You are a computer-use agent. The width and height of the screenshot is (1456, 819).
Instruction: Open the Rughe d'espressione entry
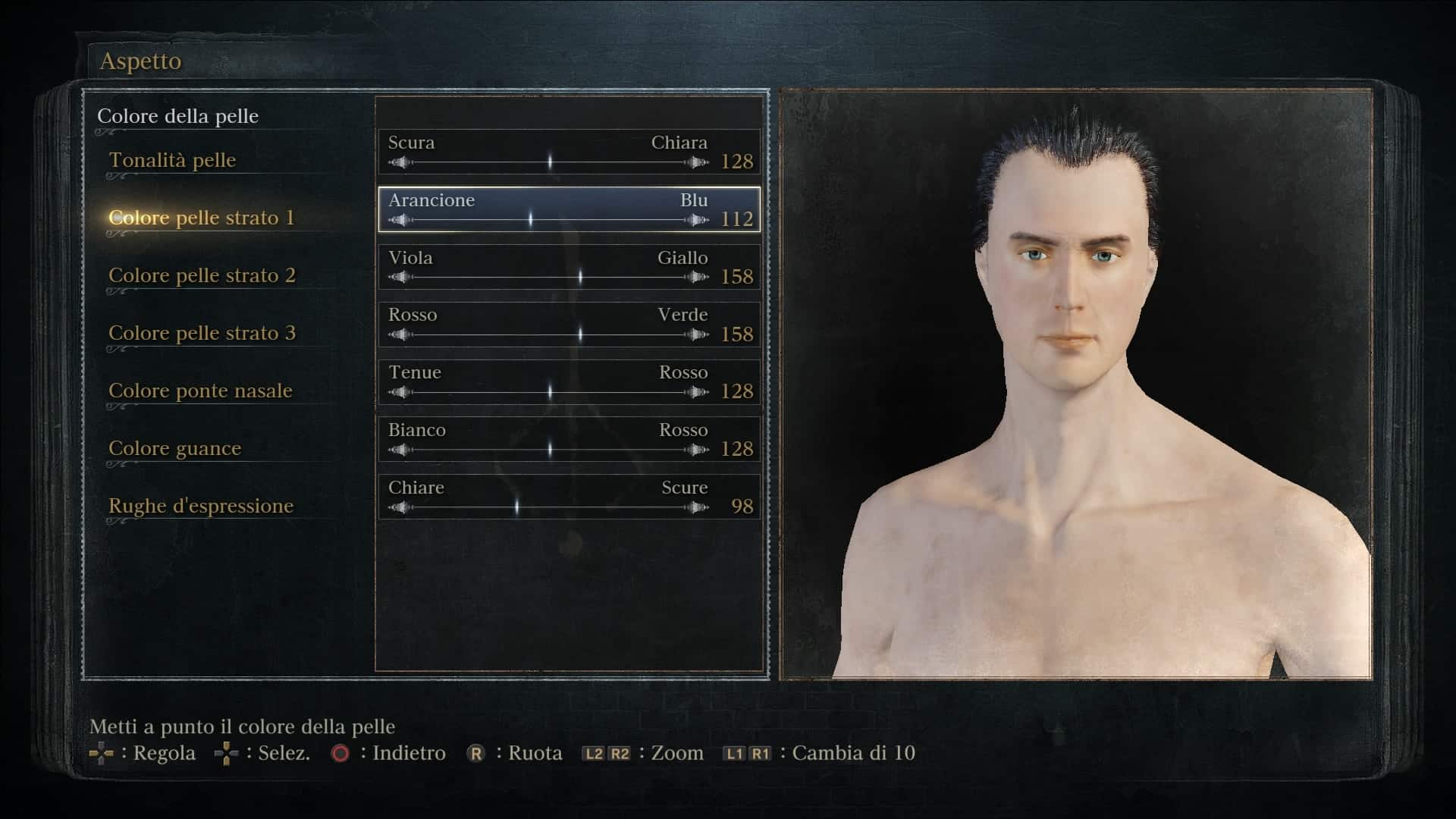point(201,506)
